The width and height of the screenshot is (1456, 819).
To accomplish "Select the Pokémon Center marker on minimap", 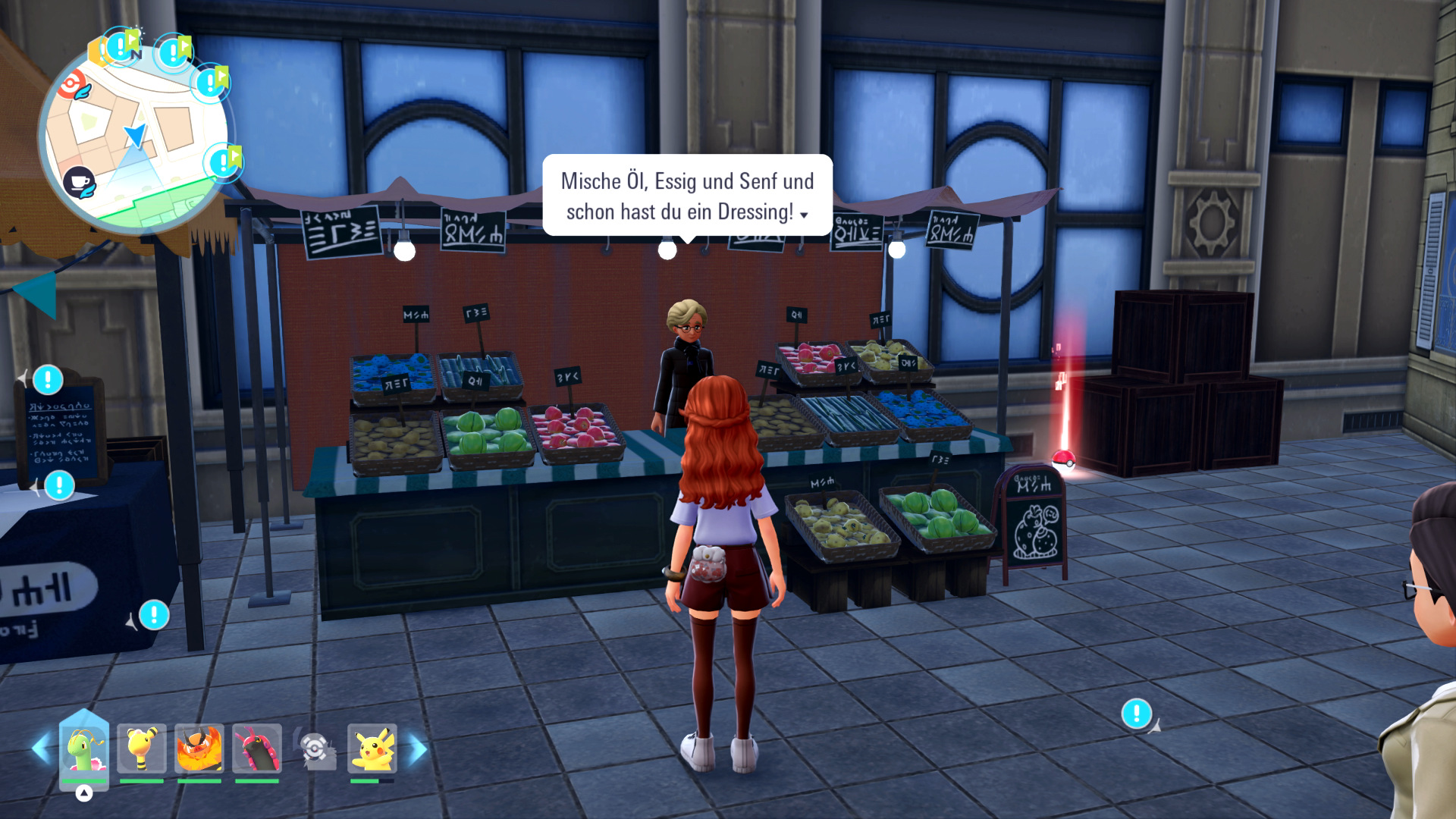I will click(74, 85).
